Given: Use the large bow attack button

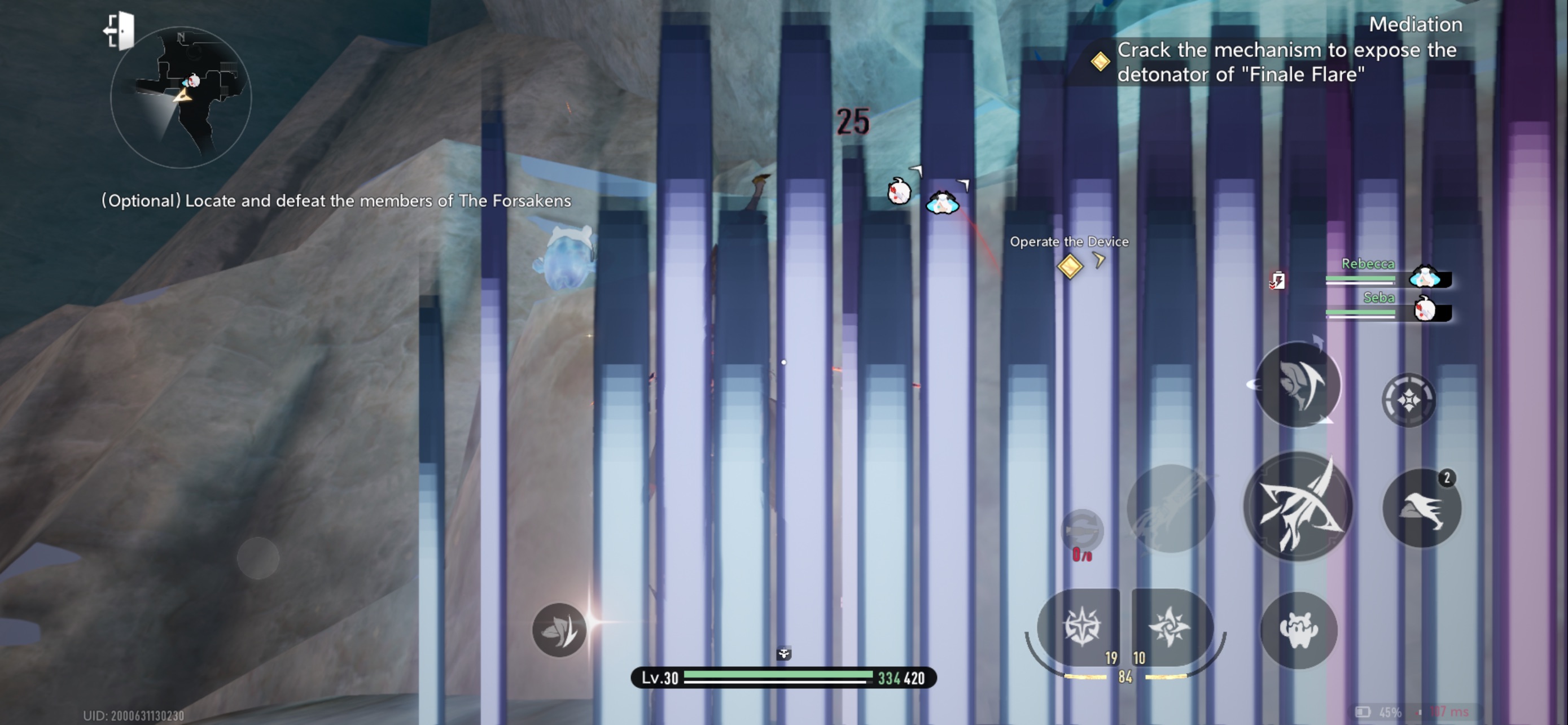Looking at the screenshot, I should coord(1298,506).
